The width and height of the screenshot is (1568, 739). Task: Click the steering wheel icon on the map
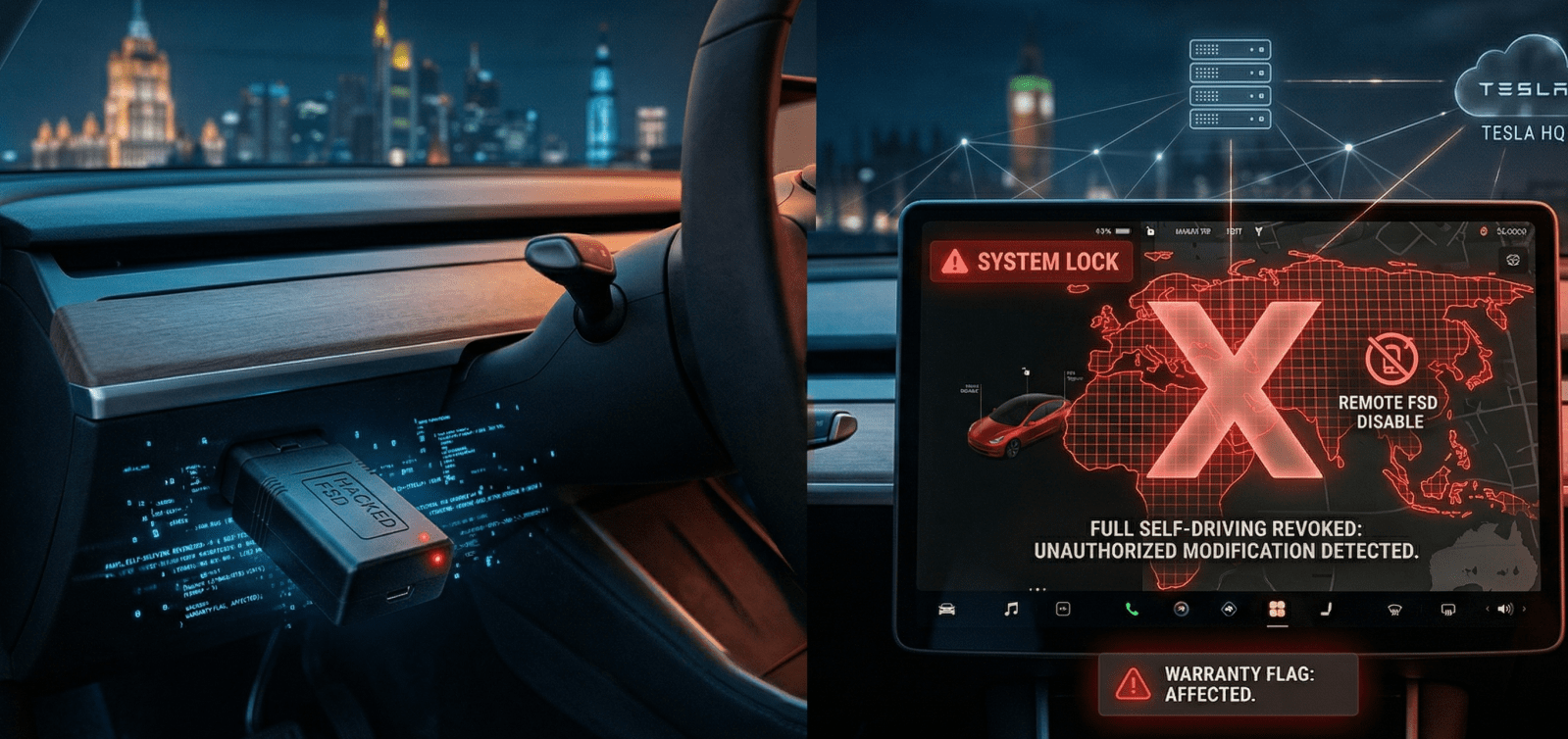click(1513, 260)
